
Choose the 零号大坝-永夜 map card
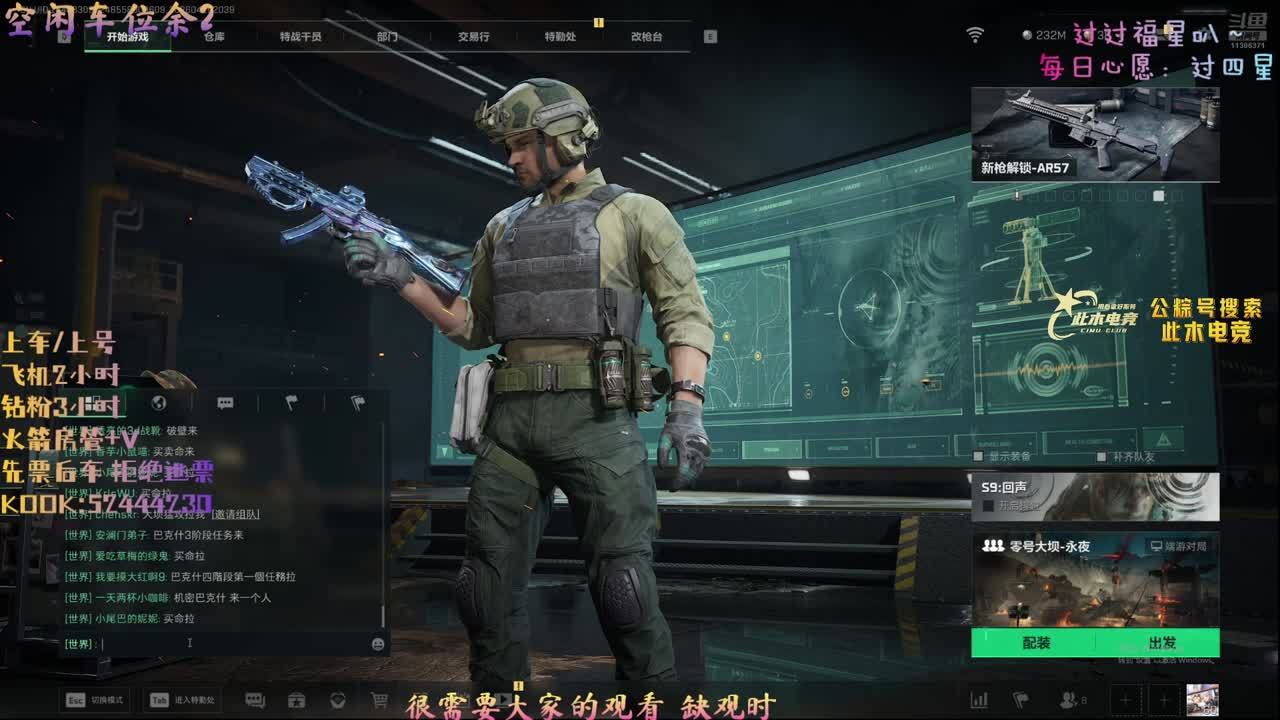click(x=1095, y=580)
